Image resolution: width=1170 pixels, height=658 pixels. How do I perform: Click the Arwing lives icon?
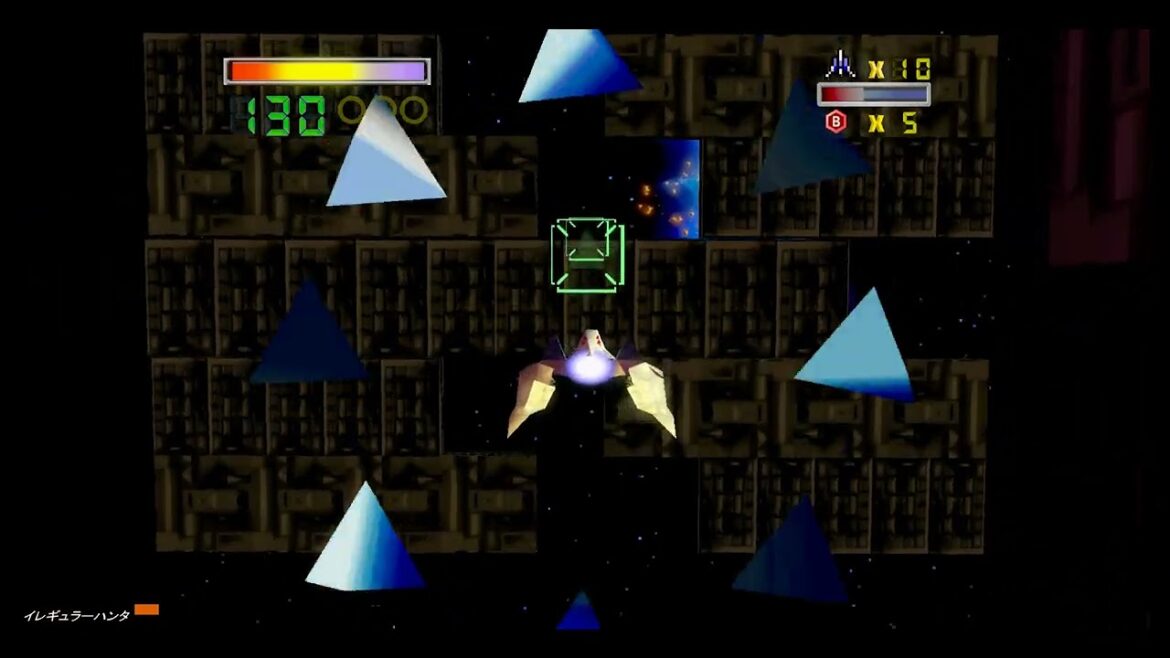(839, 67)
